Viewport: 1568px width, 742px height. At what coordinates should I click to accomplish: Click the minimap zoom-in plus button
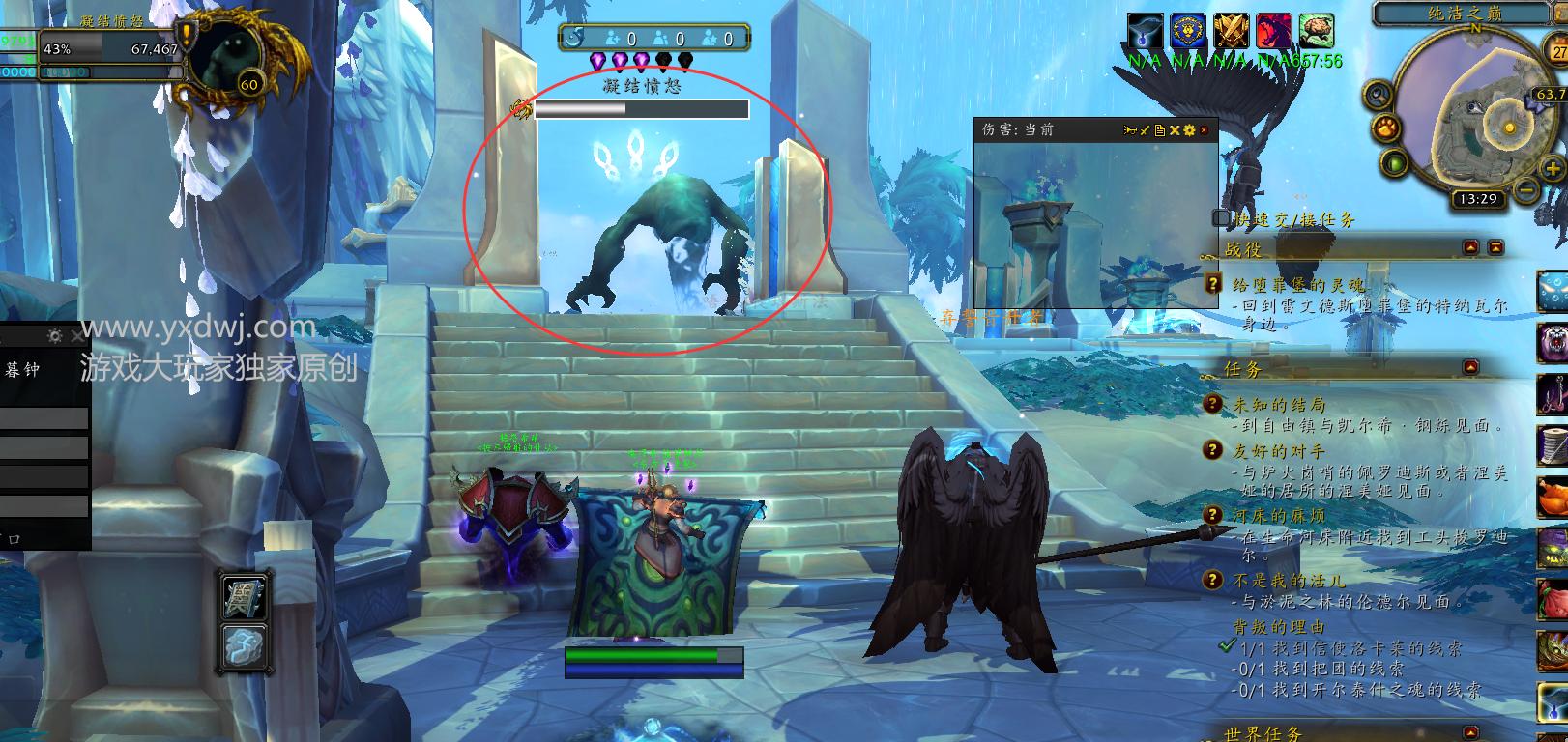[x=1553, y=169]
